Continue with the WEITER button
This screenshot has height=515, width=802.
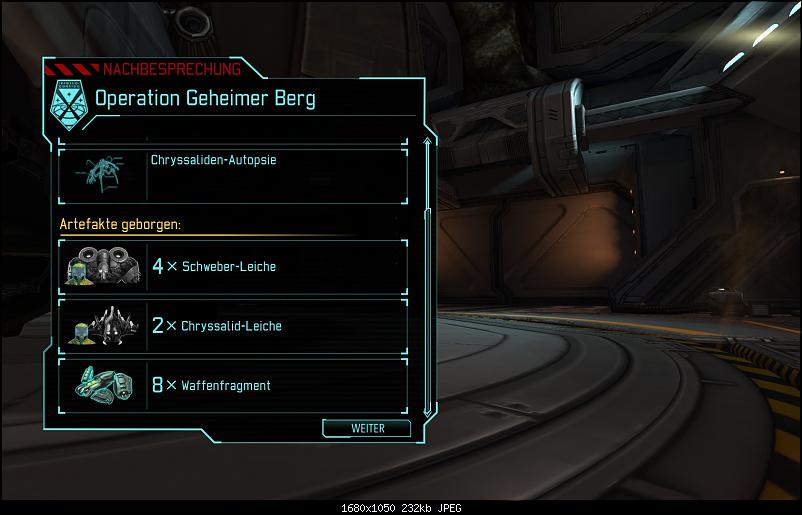pos(367,428)
